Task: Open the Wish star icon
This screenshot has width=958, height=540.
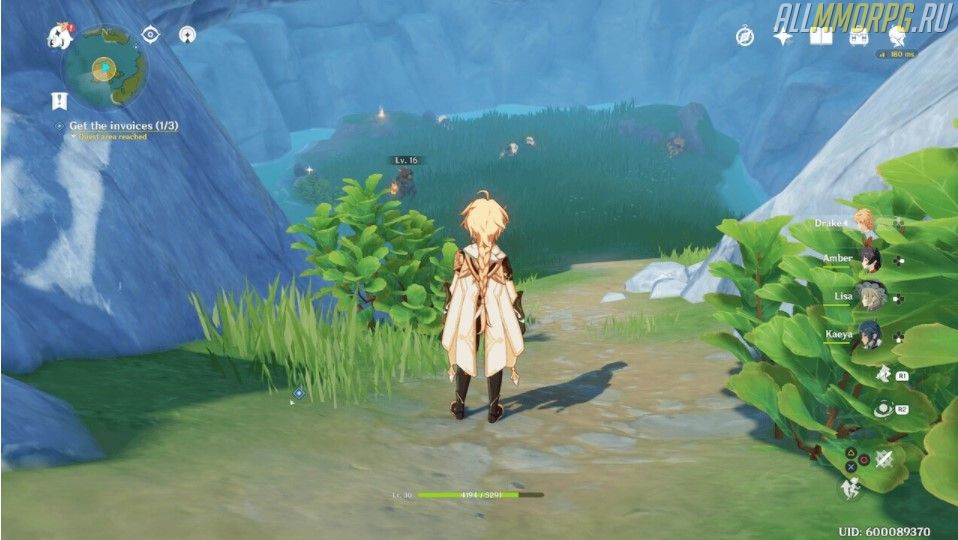Action: [783, 37]
